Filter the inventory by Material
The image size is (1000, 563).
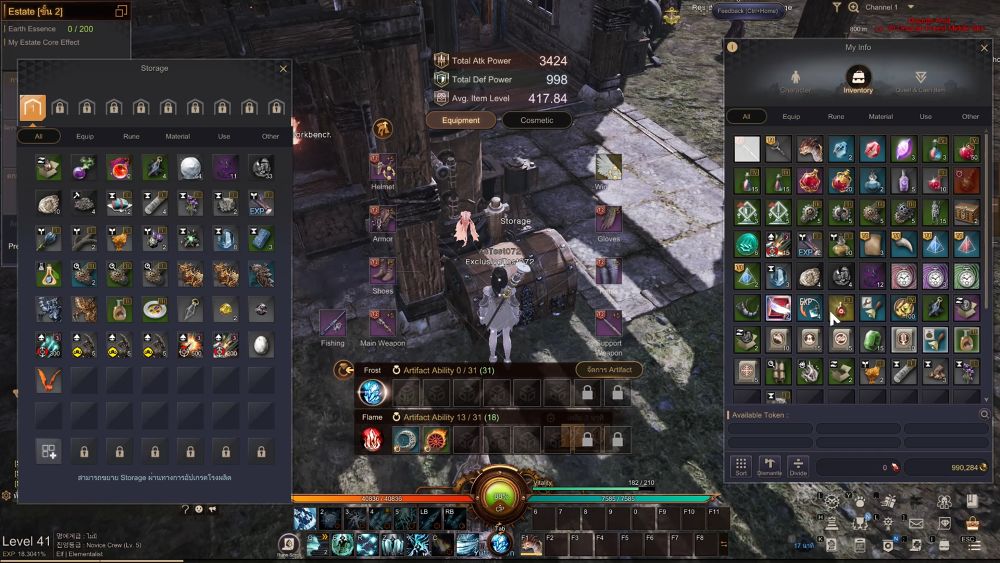click(x=880, y=116)
